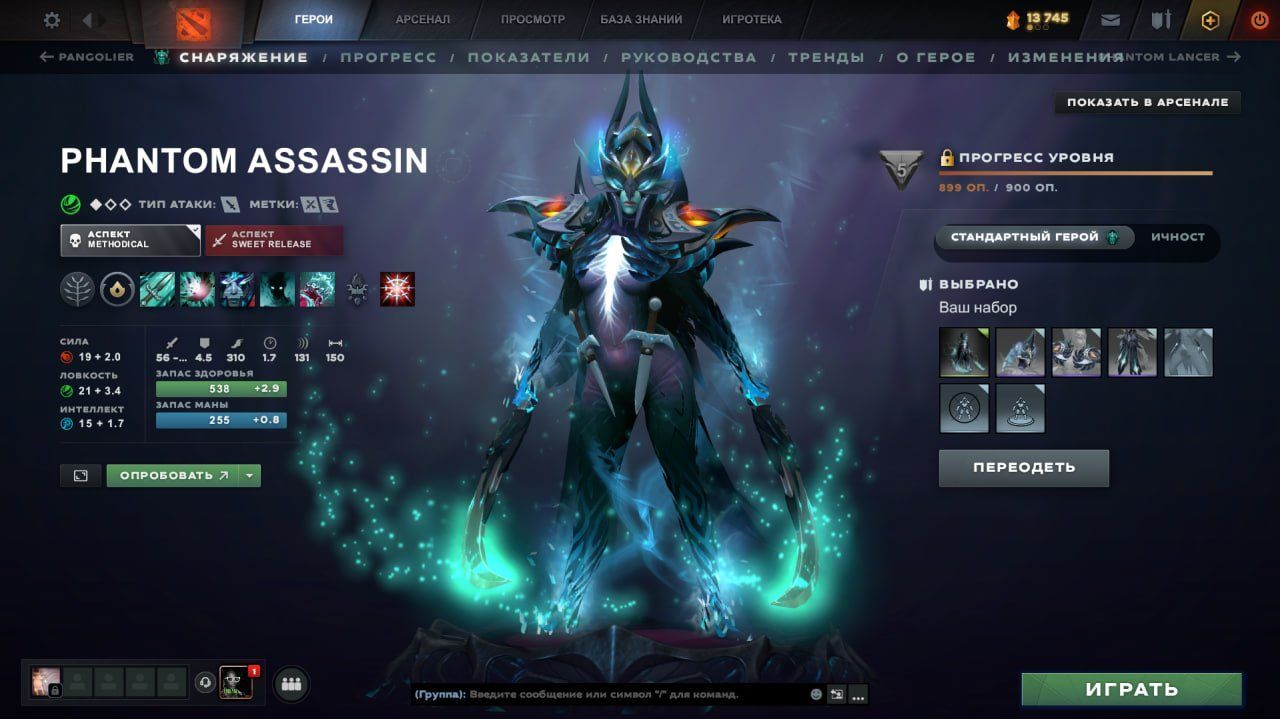Image resolution: width=1280 pixels, height=719 pixels.
Task: Click the Переодеть button
Action: 1023,467
